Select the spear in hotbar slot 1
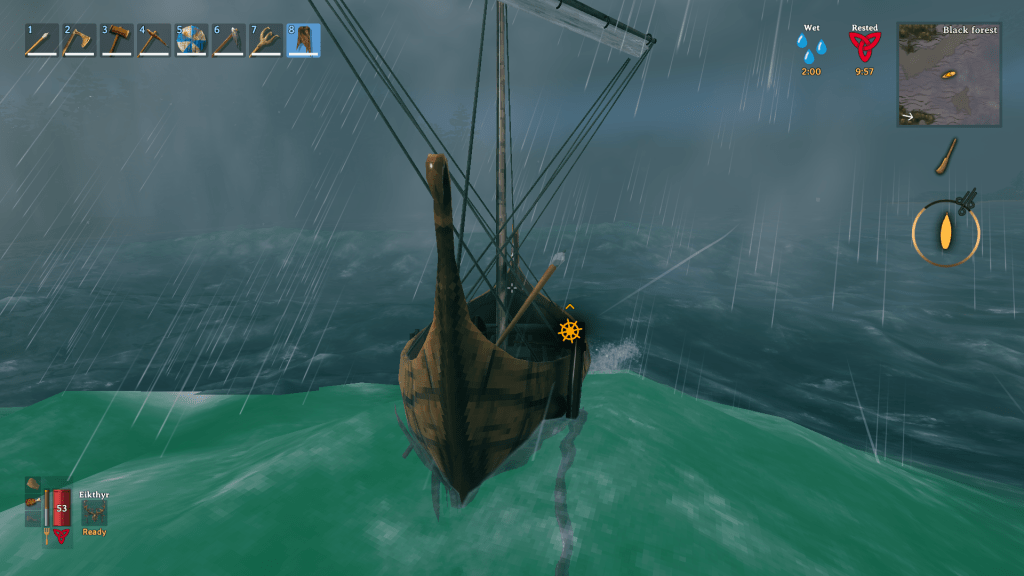 (42, 41)
